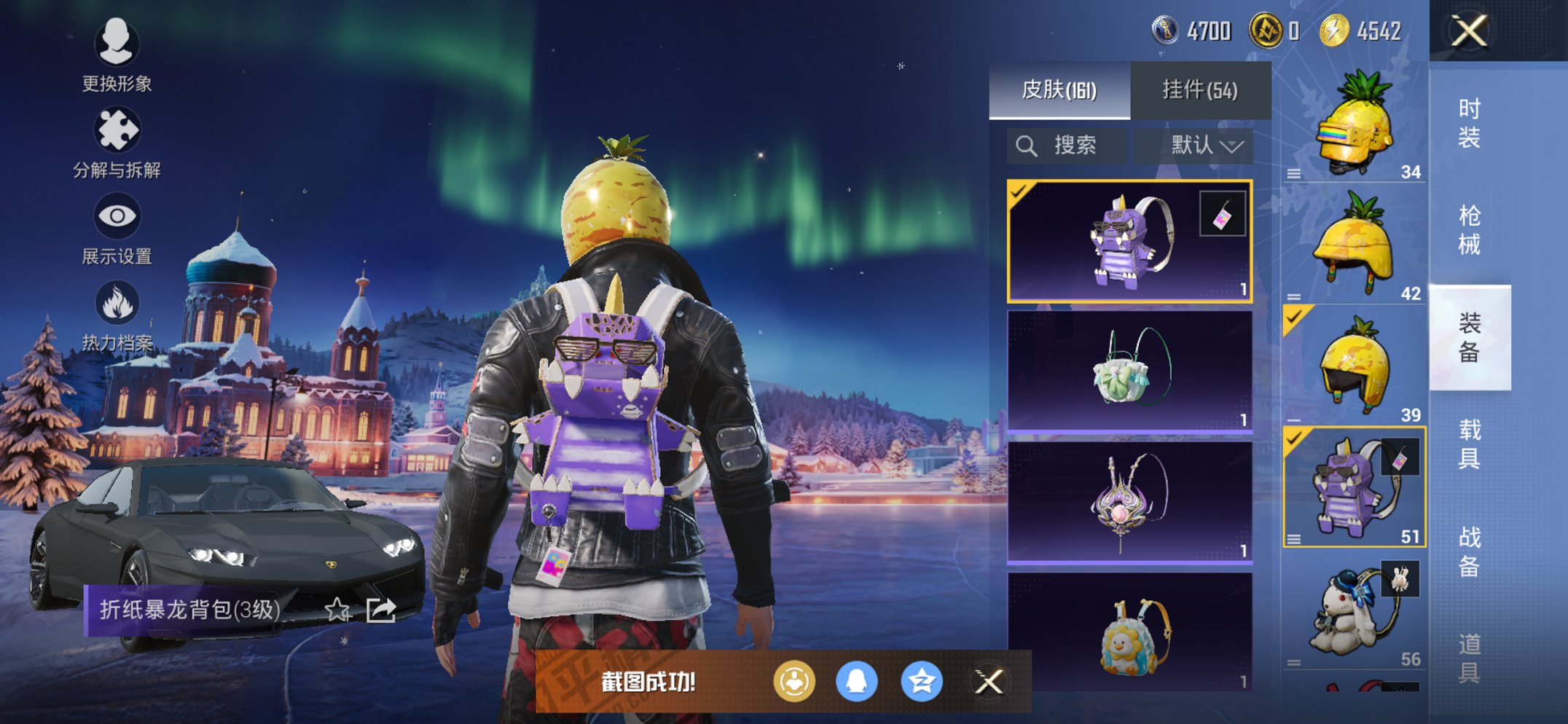Select the white bunny backpack item
The width and height of the screenshot is (1568, 724).
click(x=1354, y=612)
